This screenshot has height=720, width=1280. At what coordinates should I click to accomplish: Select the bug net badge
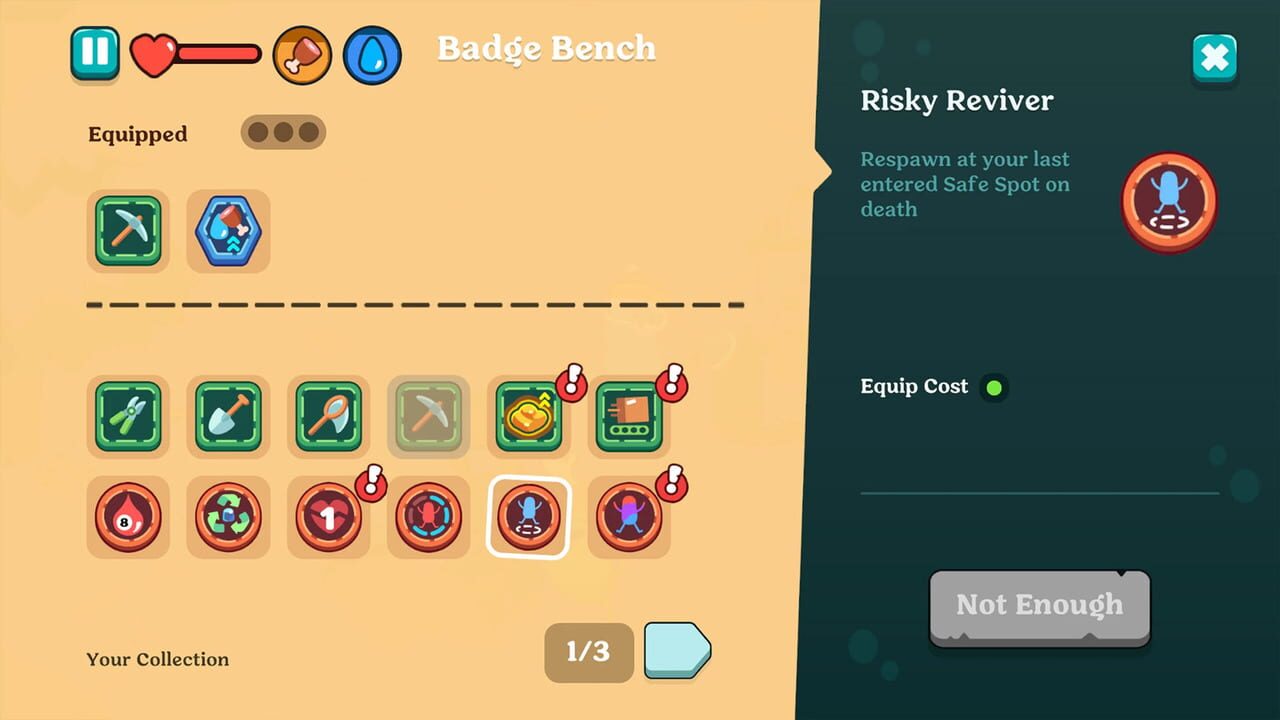click(x=328, y=416)
